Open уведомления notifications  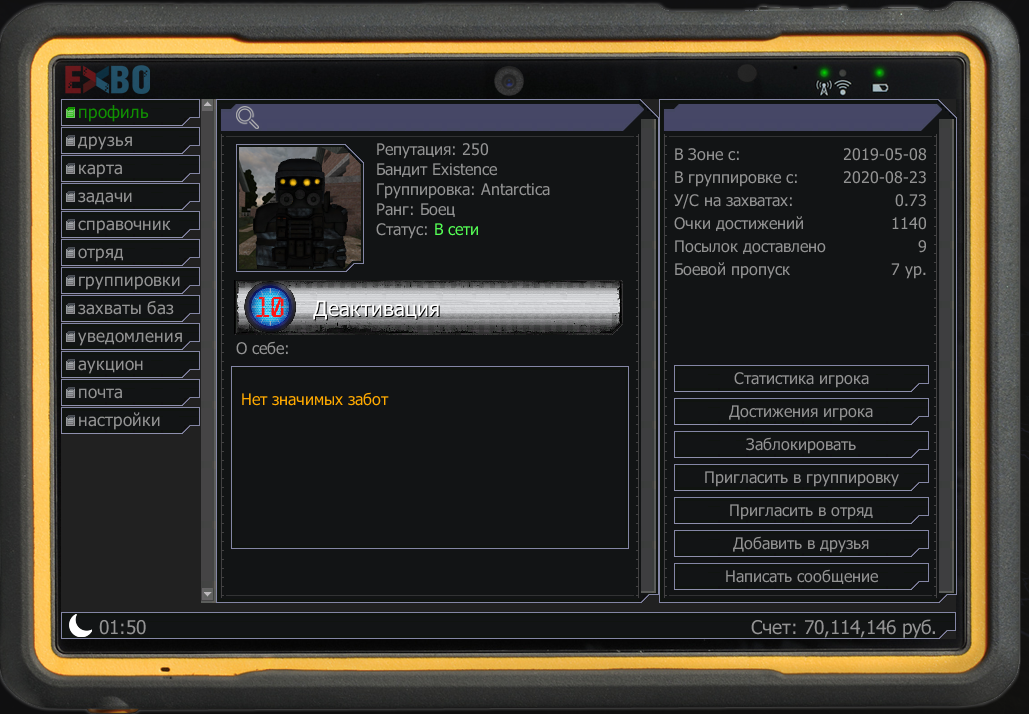(x=130, y=336)
